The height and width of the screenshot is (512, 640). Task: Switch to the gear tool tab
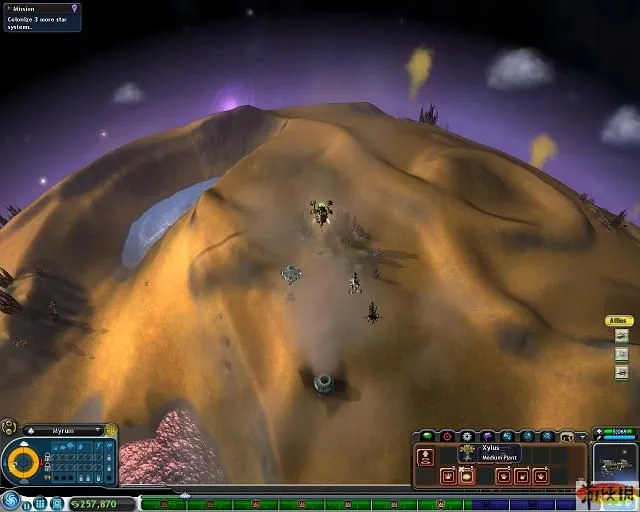467,436
